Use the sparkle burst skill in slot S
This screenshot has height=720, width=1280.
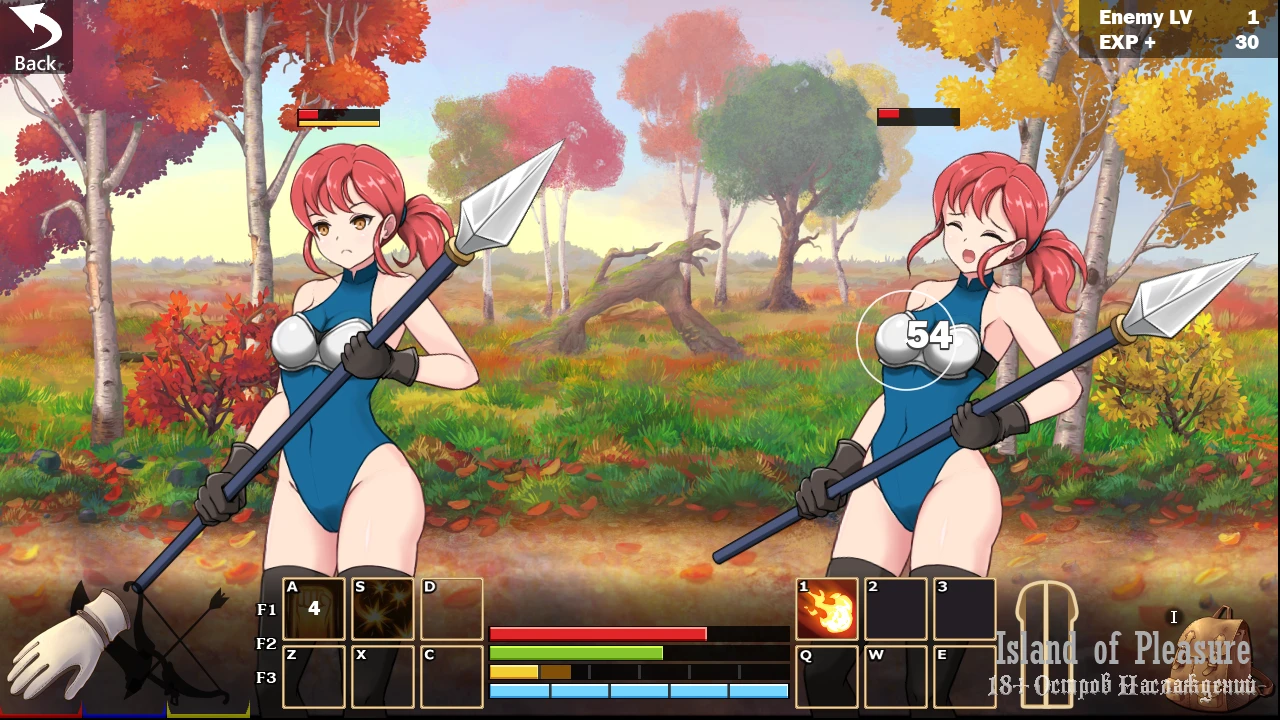pos(383,609)
